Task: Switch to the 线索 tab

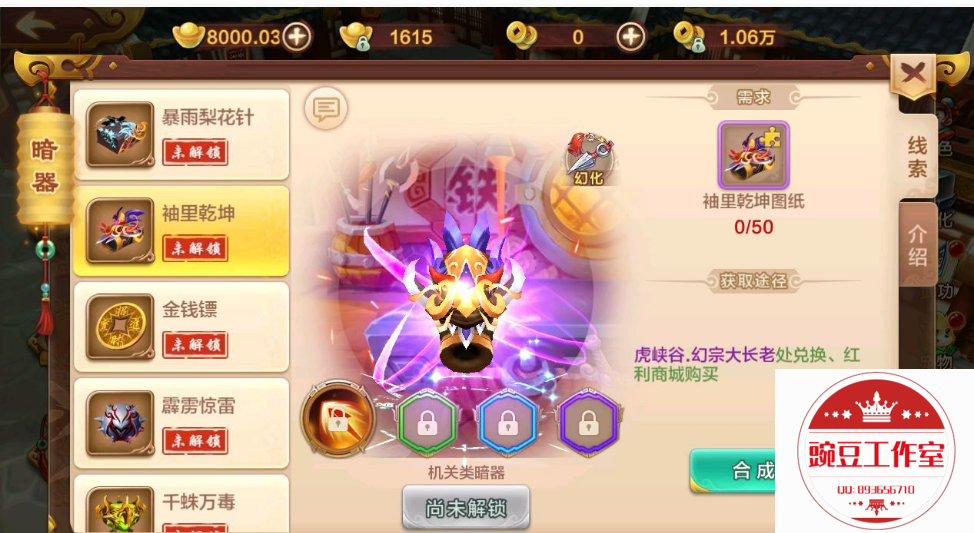Action: coord(917,156)
